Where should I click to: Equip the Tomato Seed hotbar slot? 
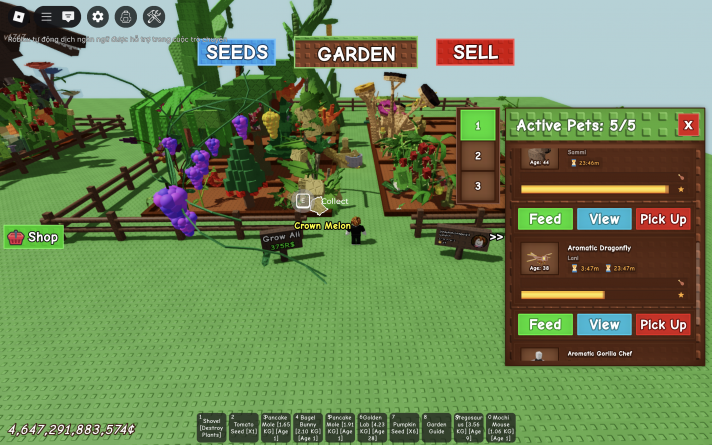pyautogui.click(x=243, y=427)
